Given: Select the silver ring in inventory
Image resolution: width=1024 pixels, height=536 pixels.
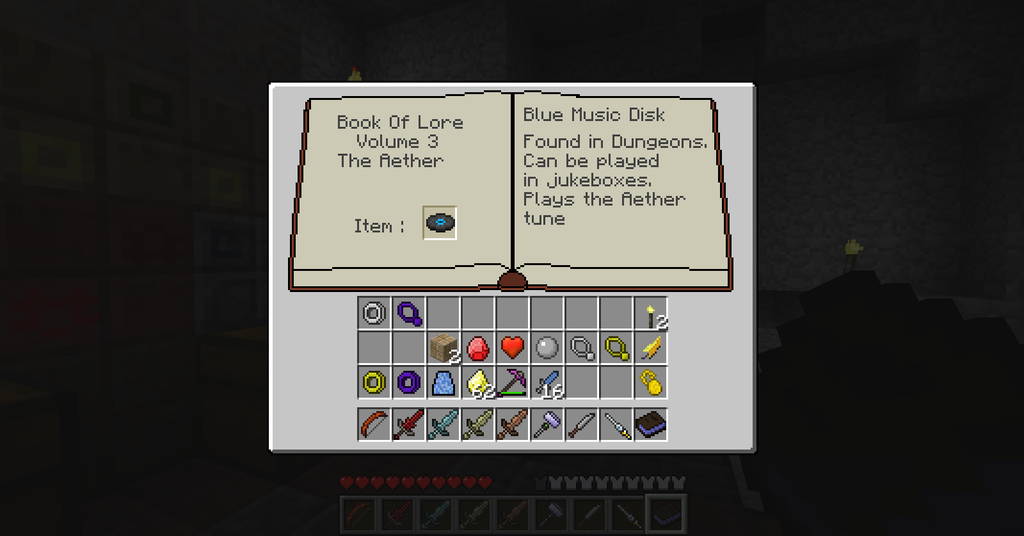Looking at the screenshot, I should [x=374, y=313].
